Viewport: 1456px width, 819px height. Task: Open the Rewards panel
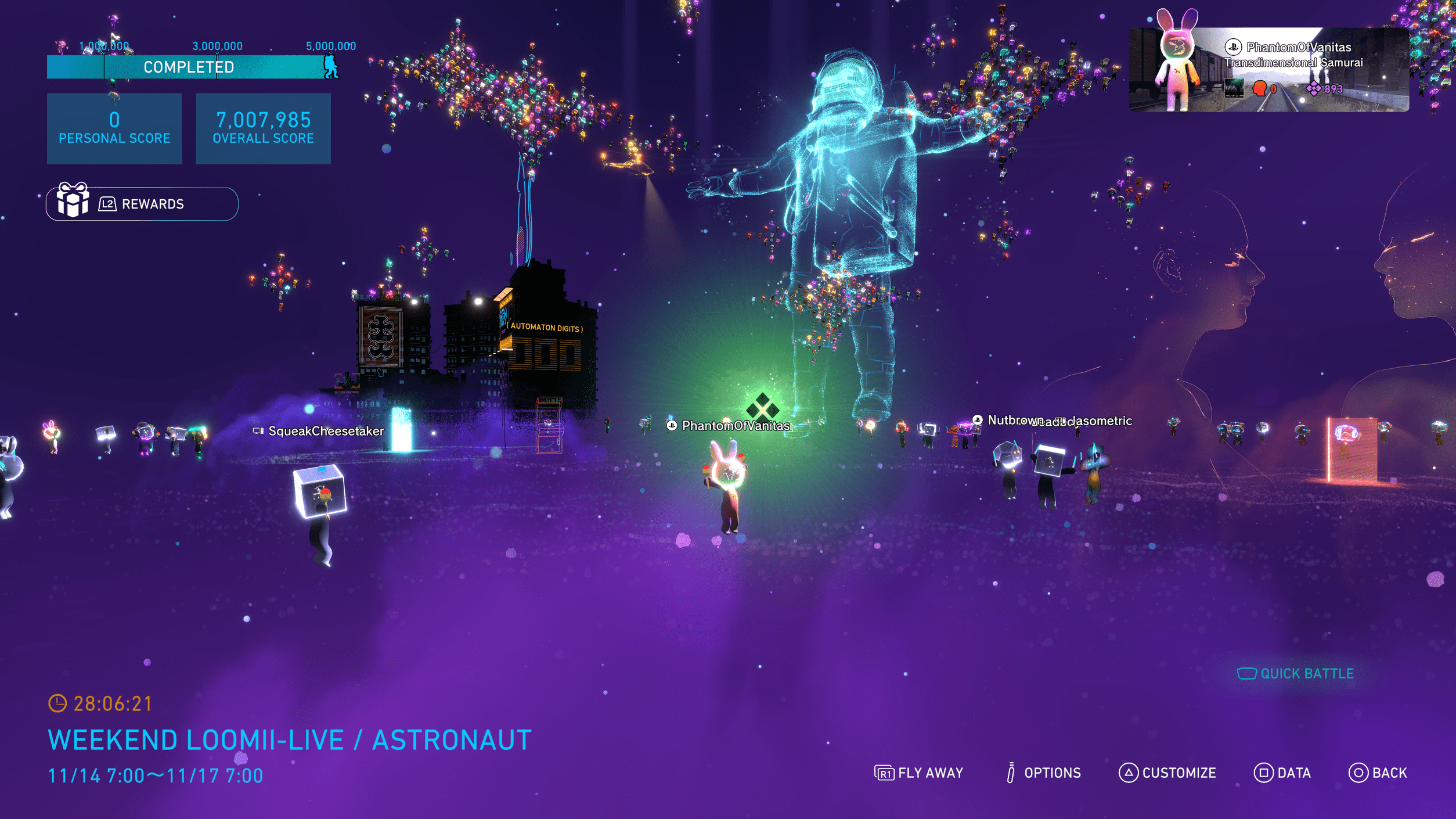click(142, 204)
